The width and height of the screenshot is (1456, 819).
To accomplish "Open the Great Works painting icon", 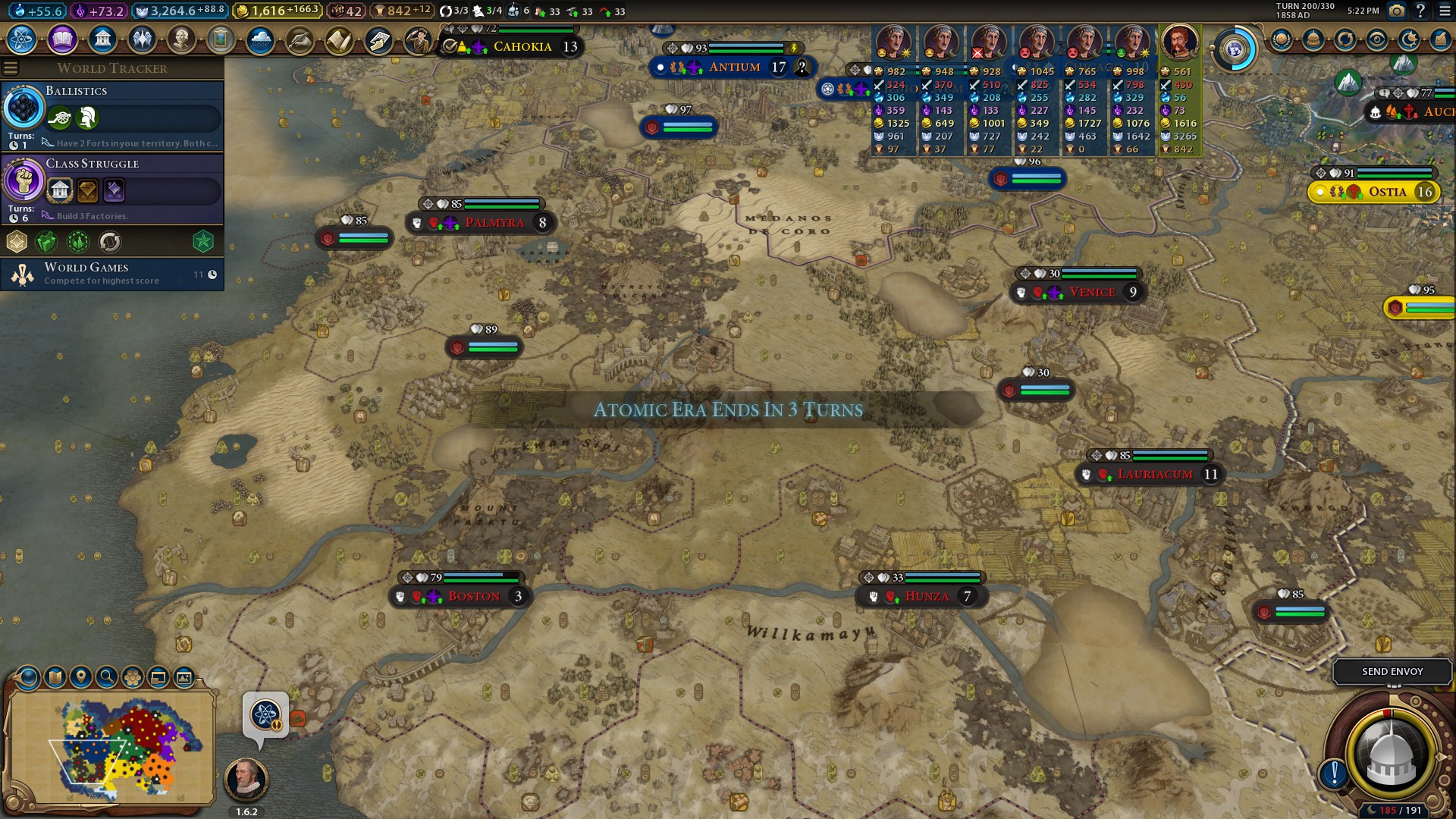I will (x=221, y=39).
